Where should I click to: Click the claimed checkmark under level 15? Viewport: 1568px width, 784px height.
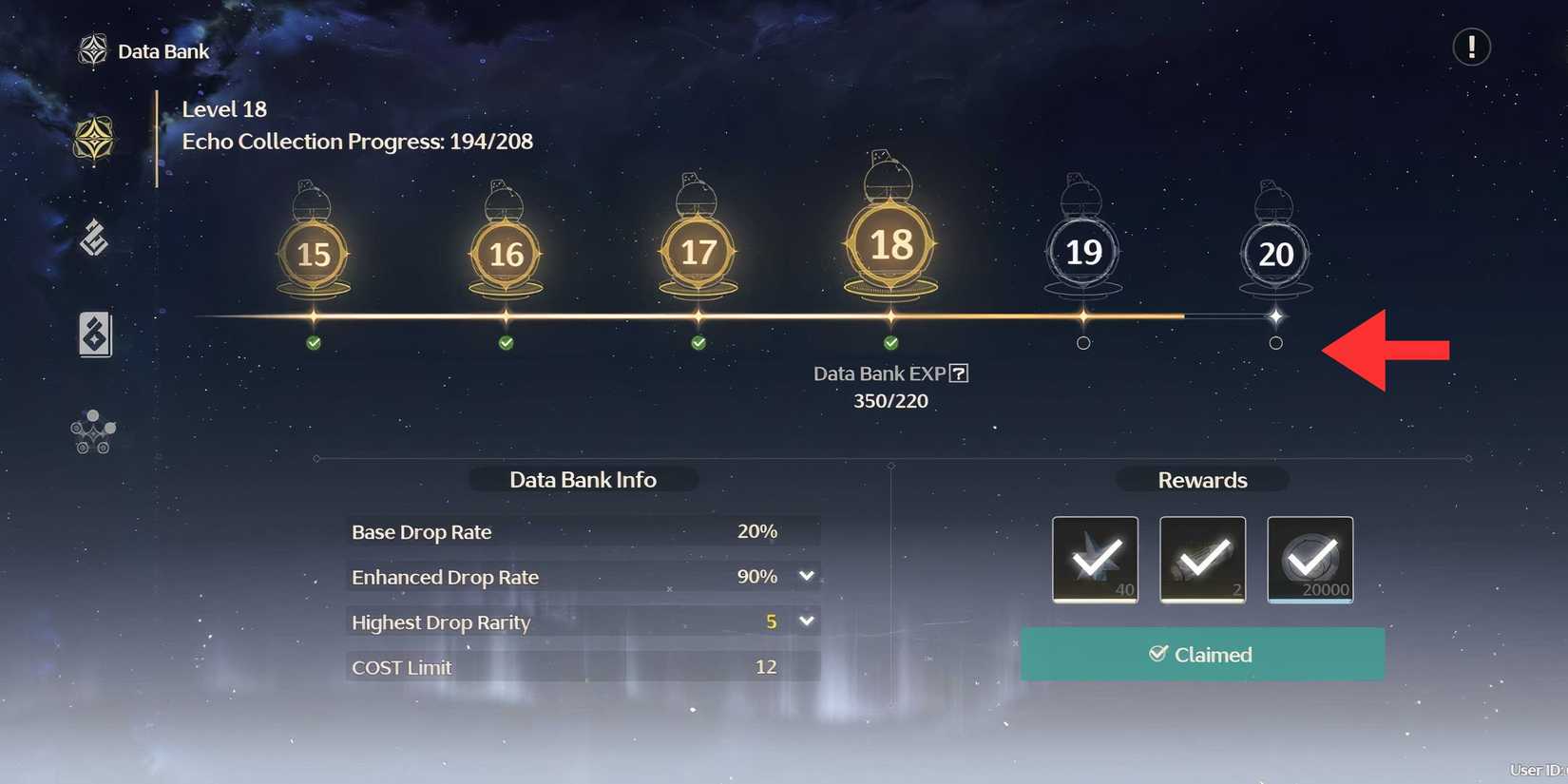(x=314, y=342)
